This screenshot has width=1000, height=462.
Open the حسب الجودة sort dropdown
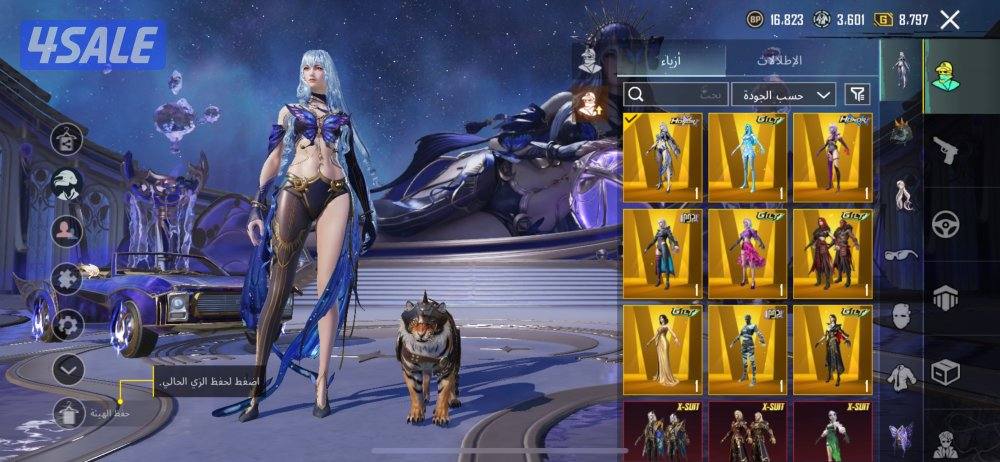[784, 94]
